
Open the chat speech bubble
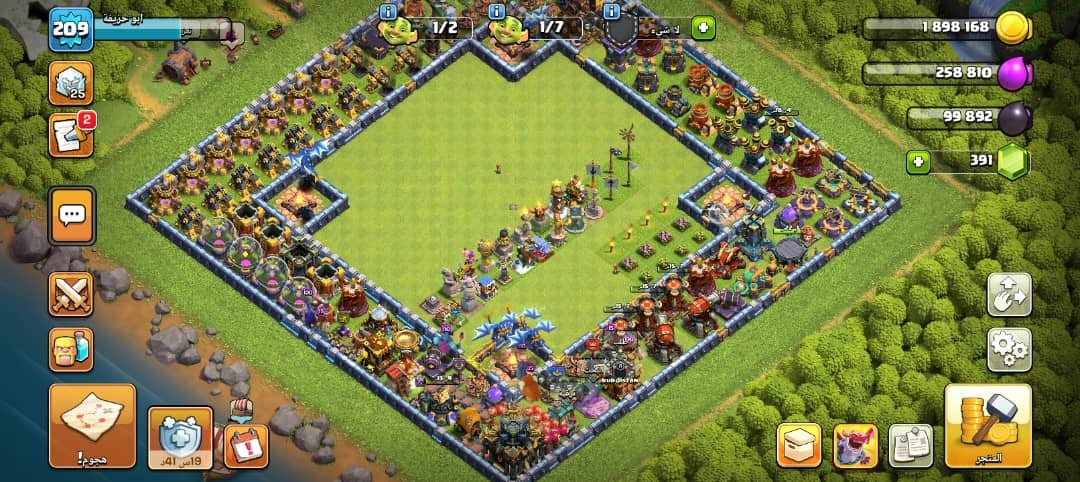click(71, 212)
